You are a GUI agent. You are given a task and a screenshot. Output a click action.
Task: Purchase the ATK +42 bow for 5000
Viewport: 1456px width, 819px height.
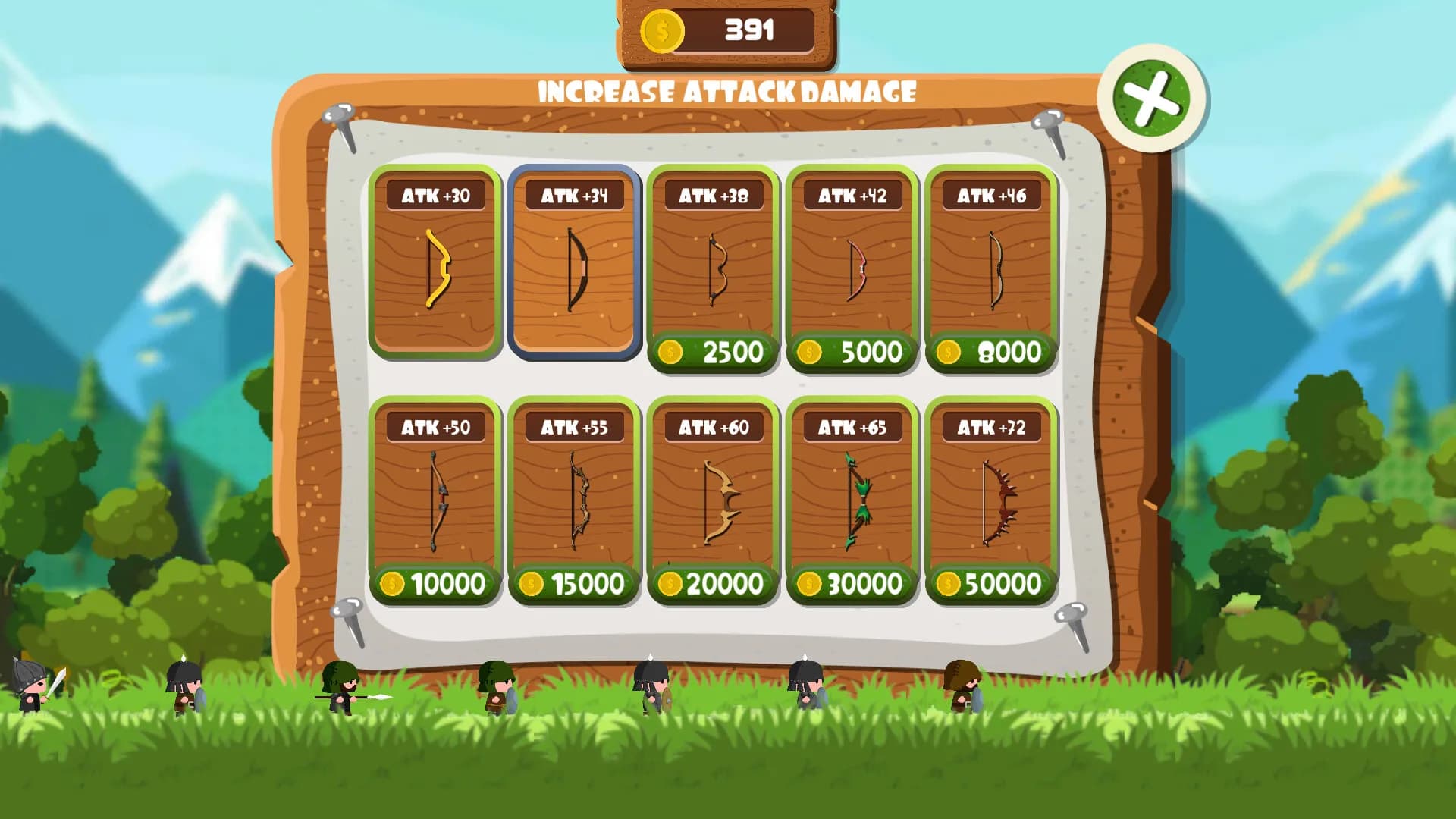point(852,352)
